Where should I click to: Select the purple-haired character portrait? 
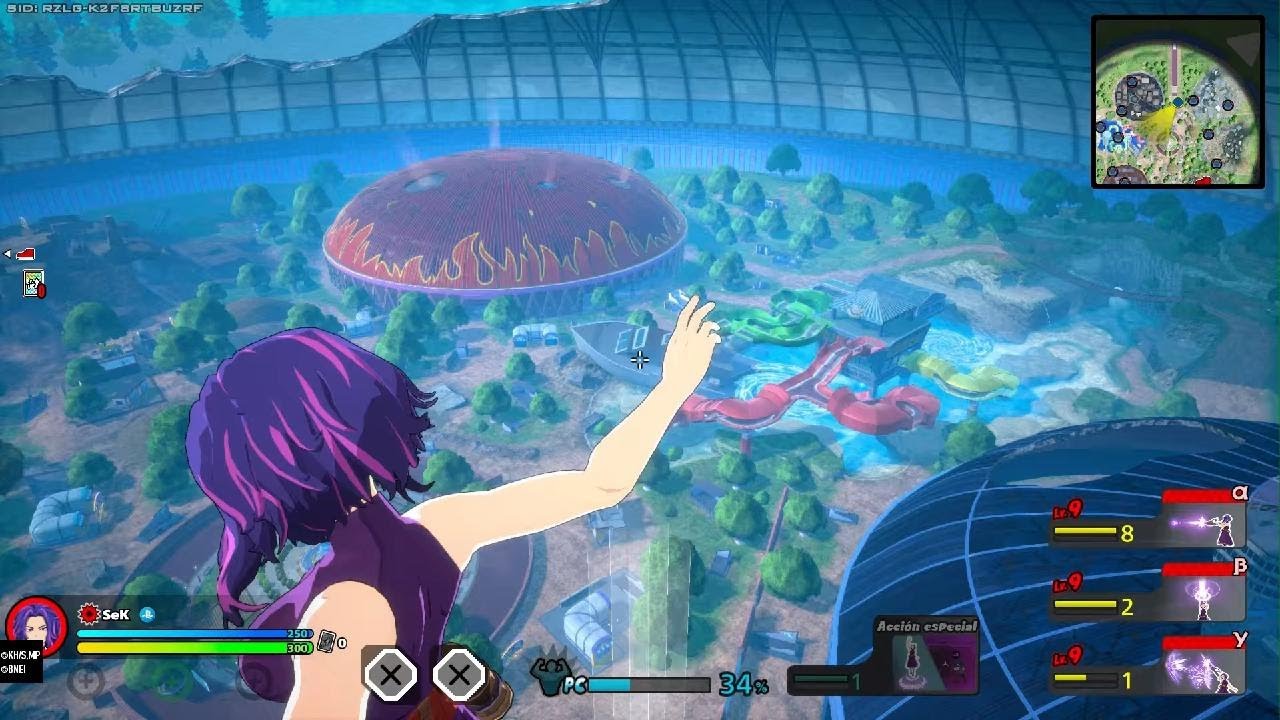[x=36, y=627]
